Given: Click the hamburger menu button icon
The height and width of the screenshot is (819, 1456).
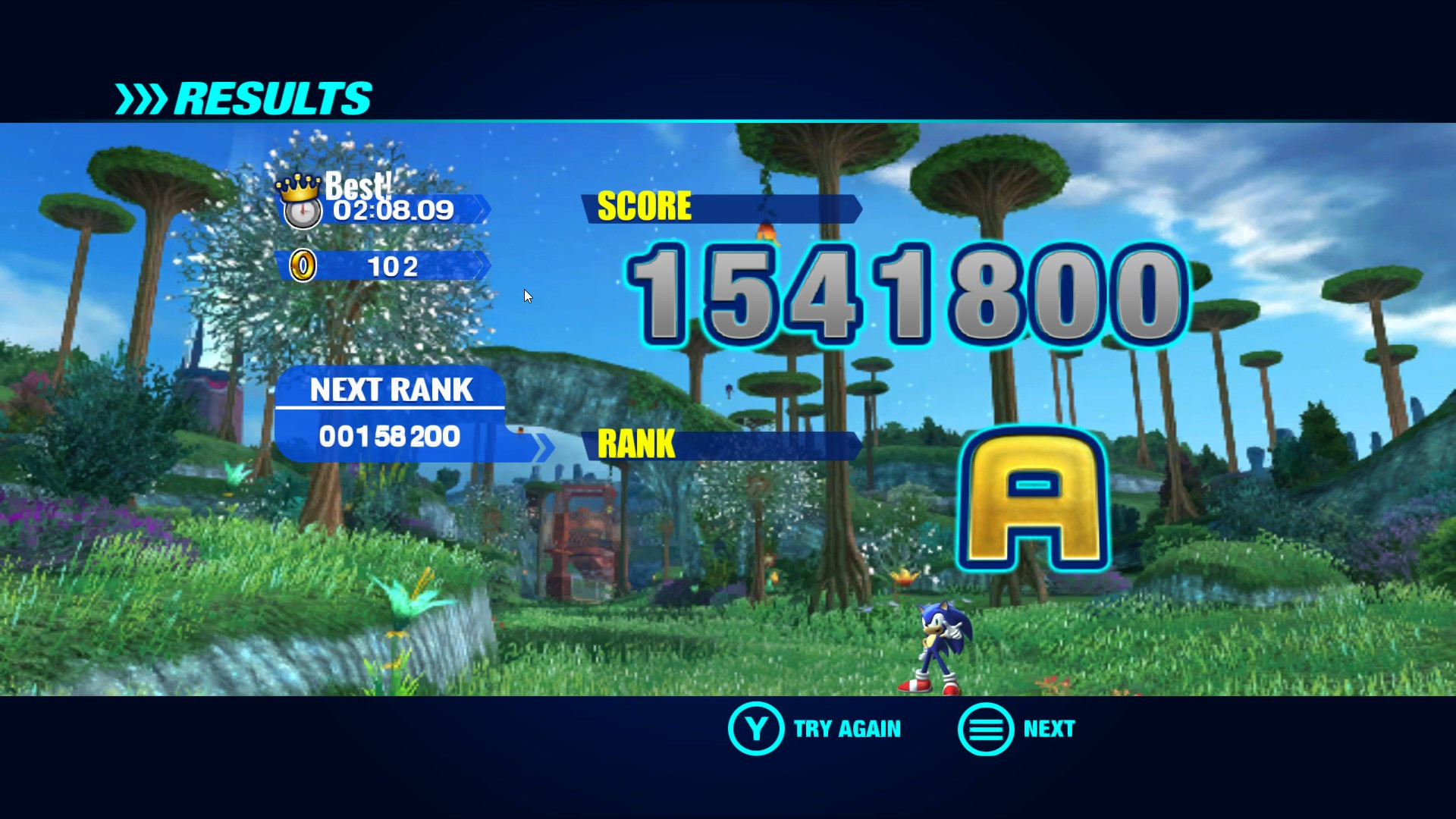Looking at the screenshot, I should 984,730.
